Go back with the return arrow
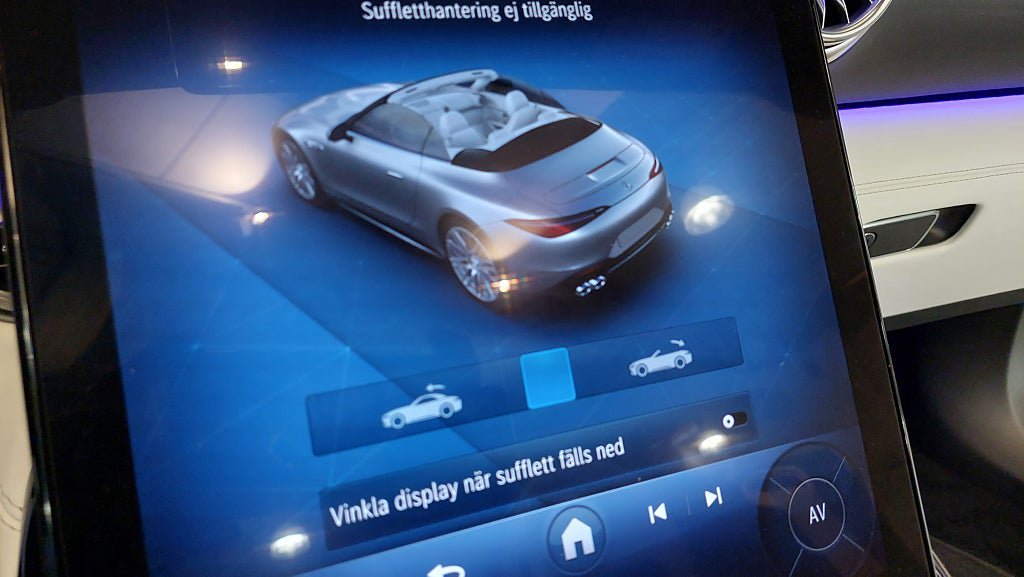This screenshot has width=1024, height=577. pos(446,571)
